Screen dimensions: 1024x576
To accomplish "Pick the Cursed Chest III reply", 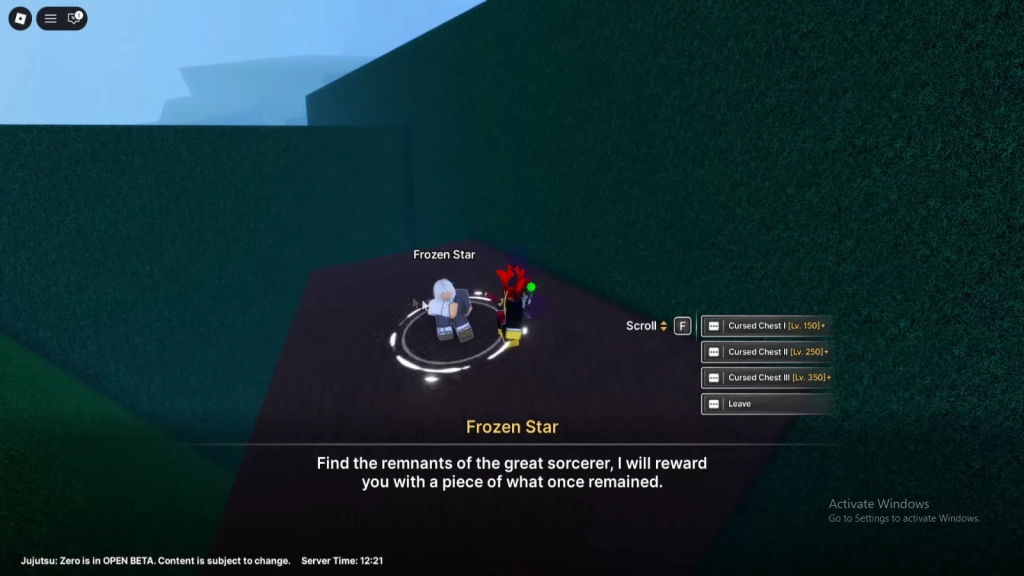I will click(x=767, y=378).
